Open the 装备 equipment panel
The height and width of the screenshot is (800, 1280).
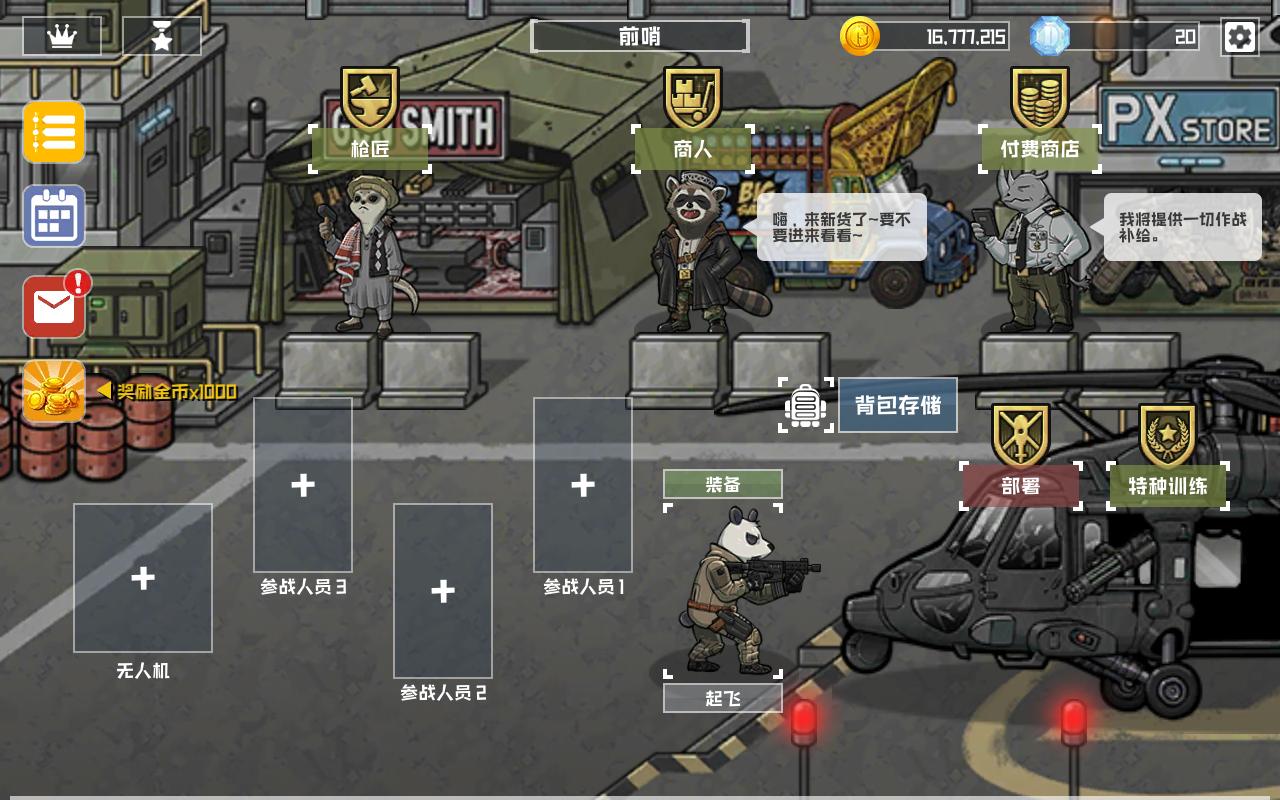click(x=722, y=484)
